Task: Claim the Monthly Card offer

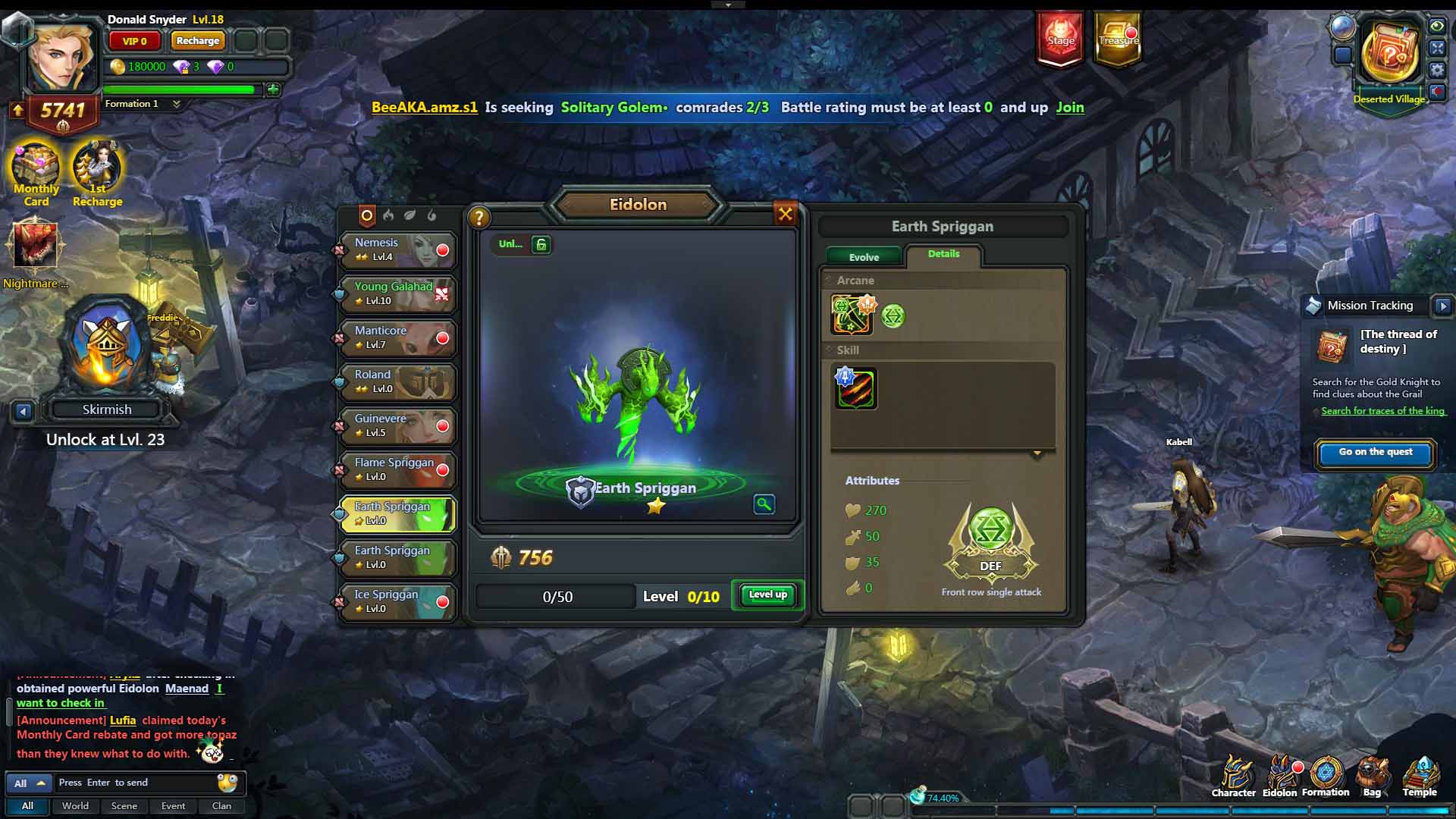Action: (x=36, y=174)
